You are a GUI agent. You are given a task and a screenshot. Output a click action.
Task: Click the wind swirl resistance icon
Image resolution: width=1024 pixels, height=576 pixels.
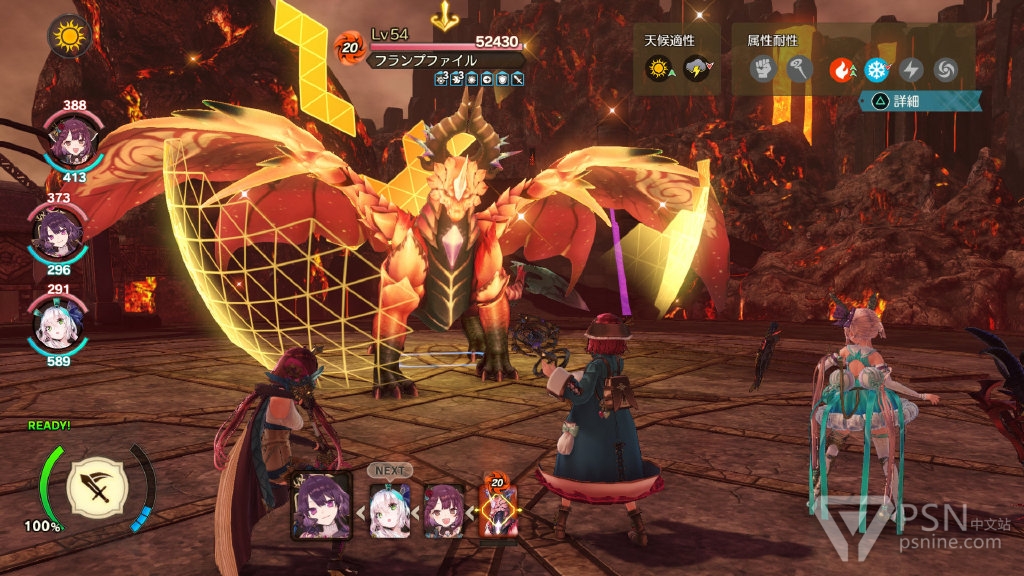tap(945, 69)
